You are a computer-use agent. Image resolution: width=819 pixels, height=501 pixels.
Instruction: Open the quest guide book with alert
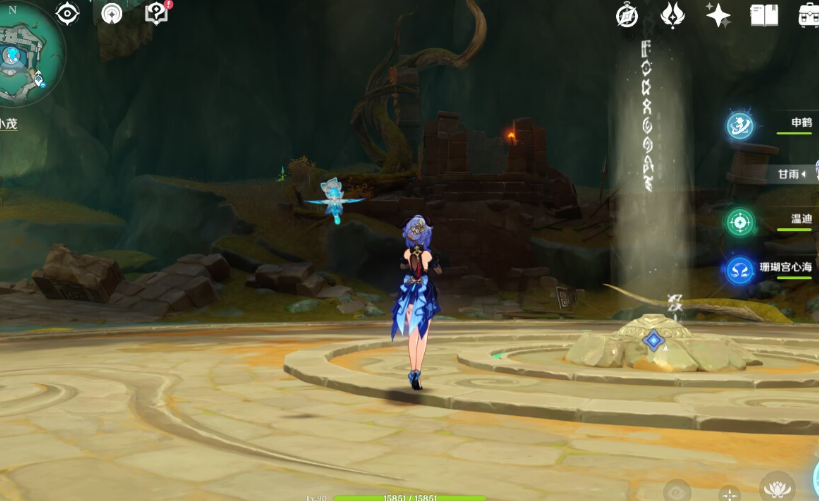(x=157, y=13)
